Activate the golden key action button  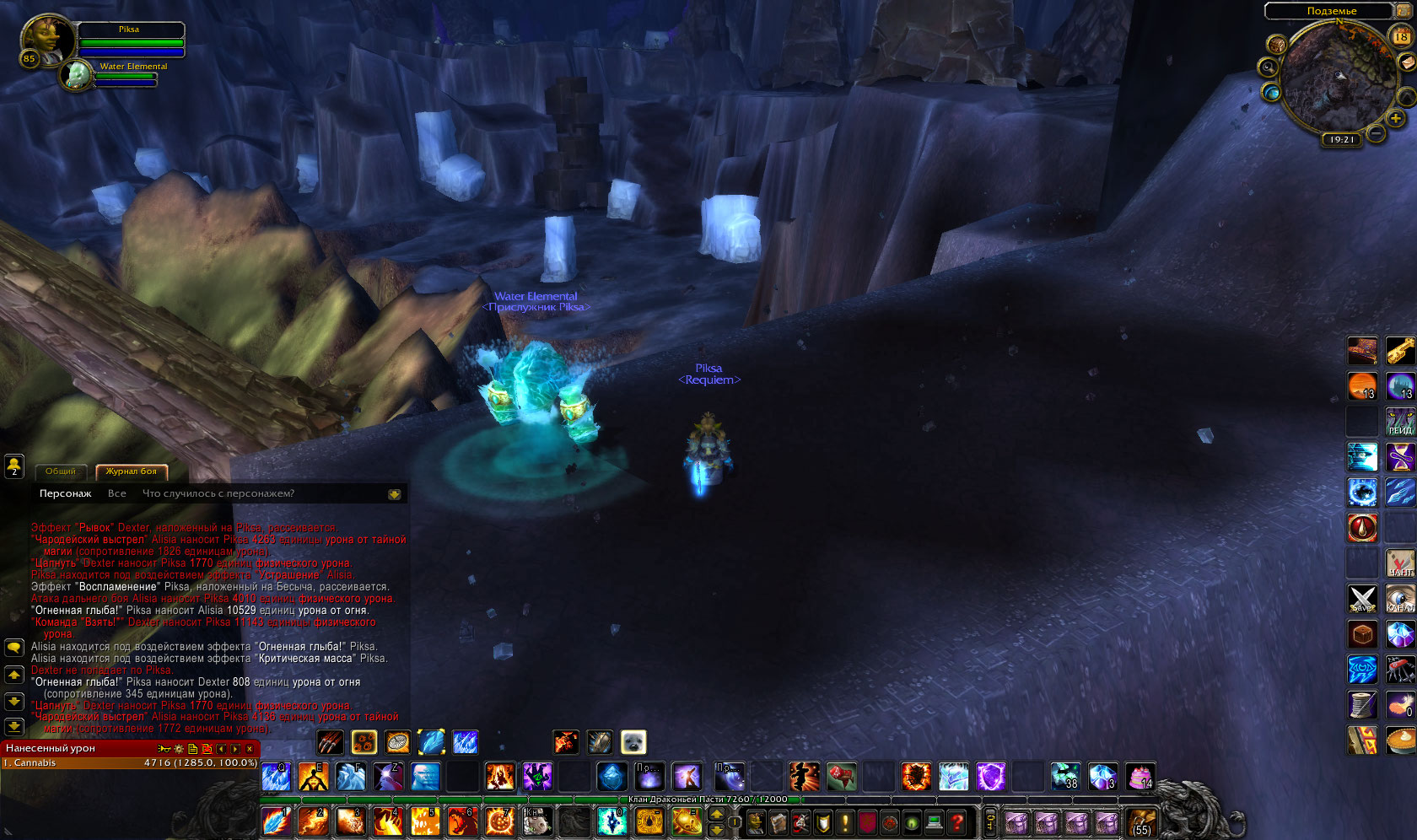[1400, 350]
